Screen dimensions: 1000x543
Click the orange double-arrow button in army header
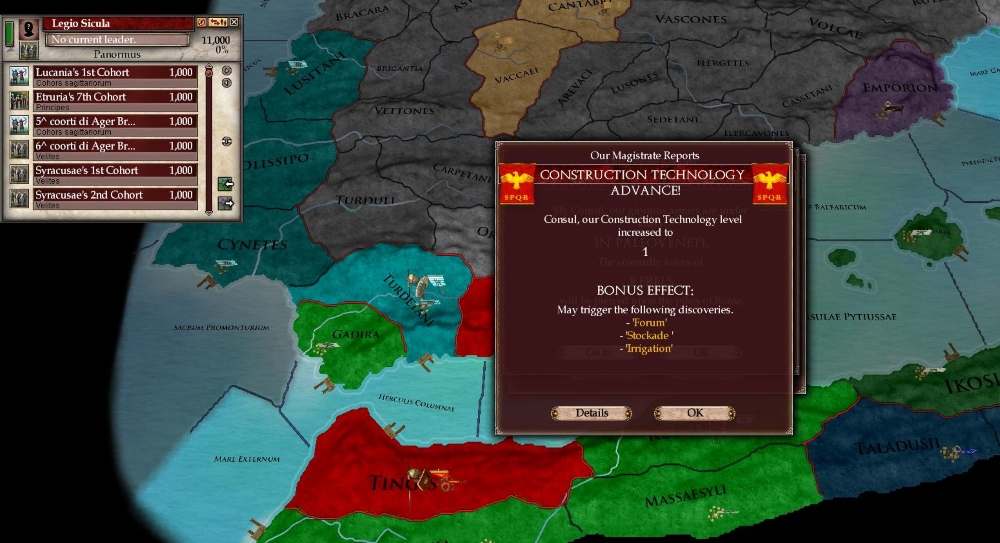[217, 22]
